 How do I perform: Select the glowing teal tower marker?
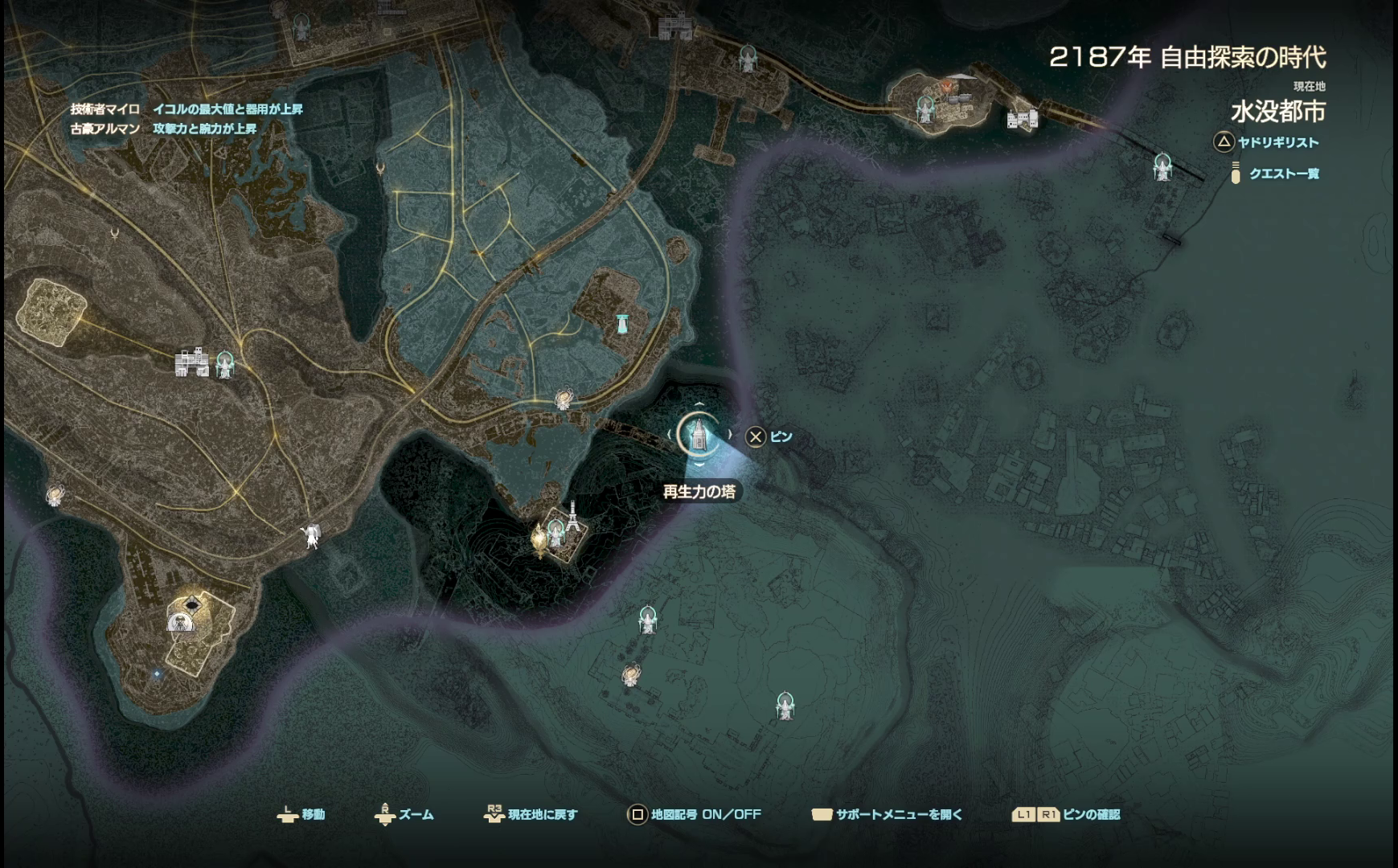[621, 324]
